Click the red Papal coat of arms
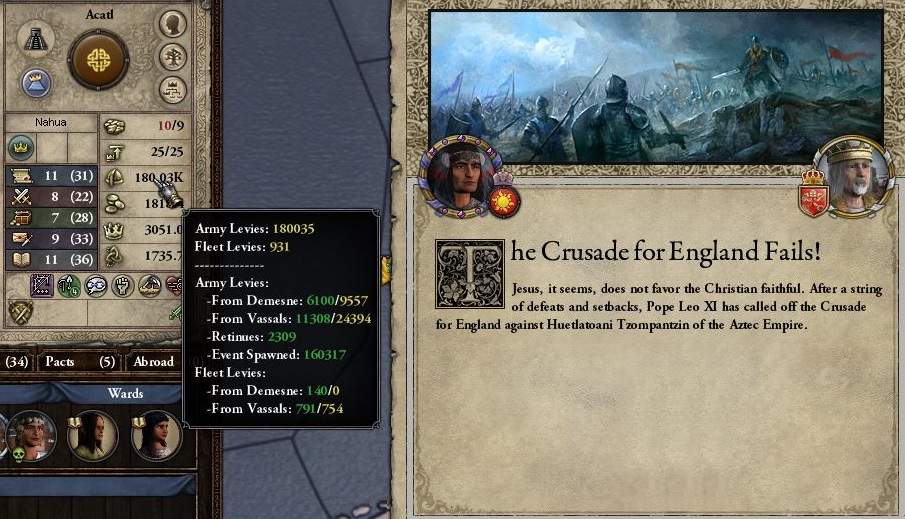Viewport: 905px width, 519px height. point(812,198)
